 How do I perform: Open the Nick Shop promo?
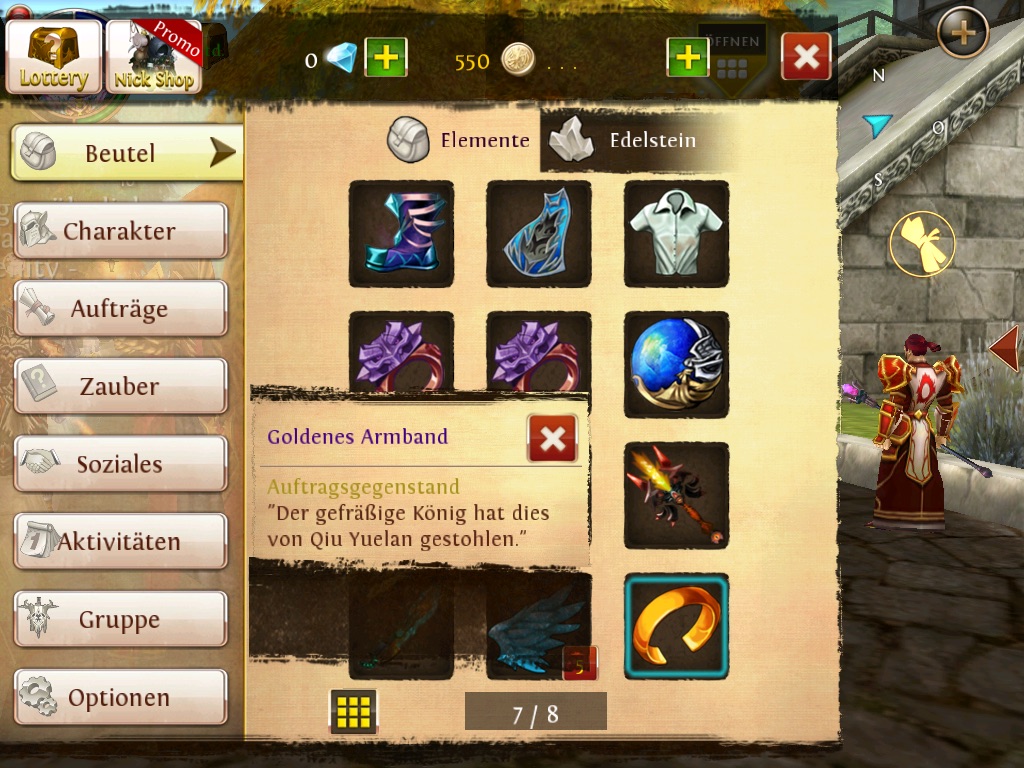(x=154, y=57)
